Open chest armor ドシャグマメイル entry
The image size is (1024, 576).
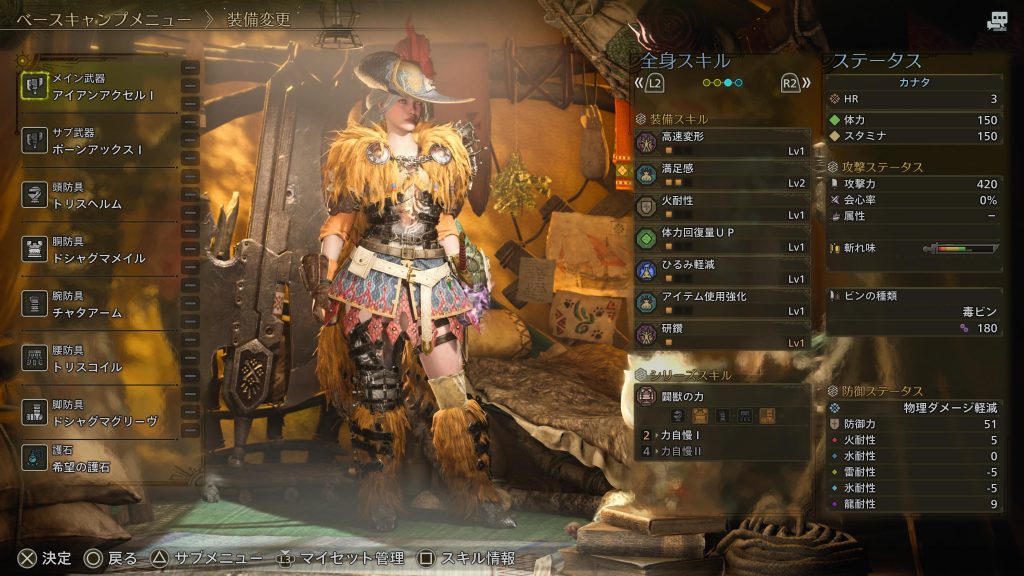coord(98,250)
